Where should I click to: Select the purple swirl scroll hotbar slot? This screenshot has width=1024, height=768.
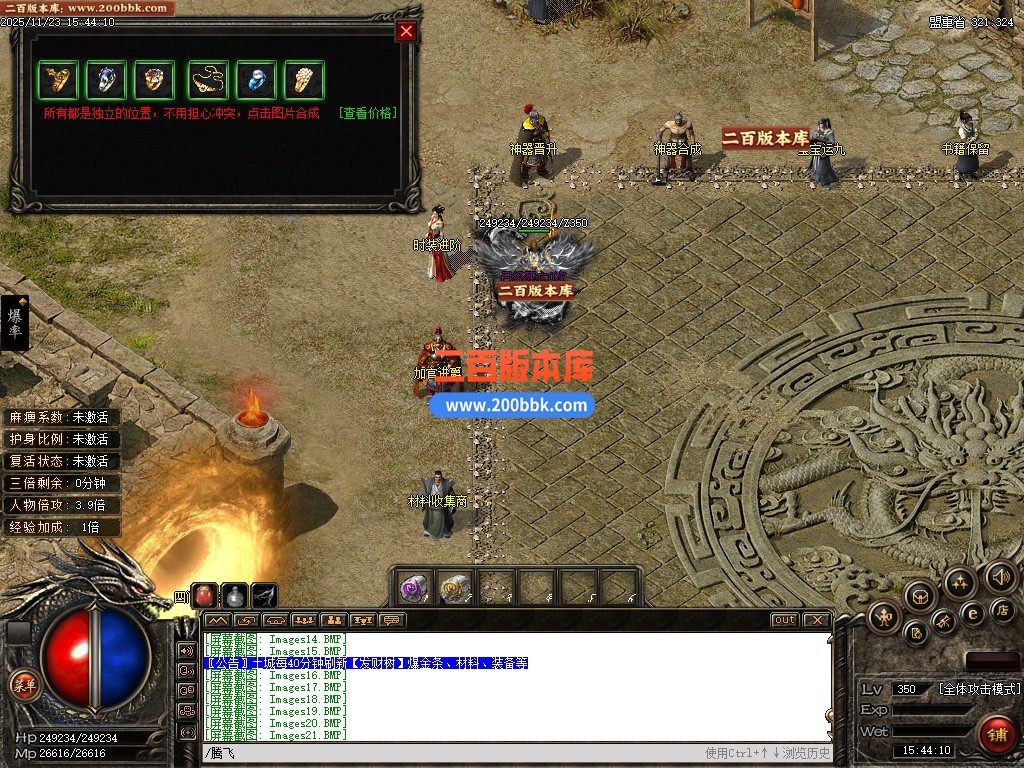click(x=415, y=588)
